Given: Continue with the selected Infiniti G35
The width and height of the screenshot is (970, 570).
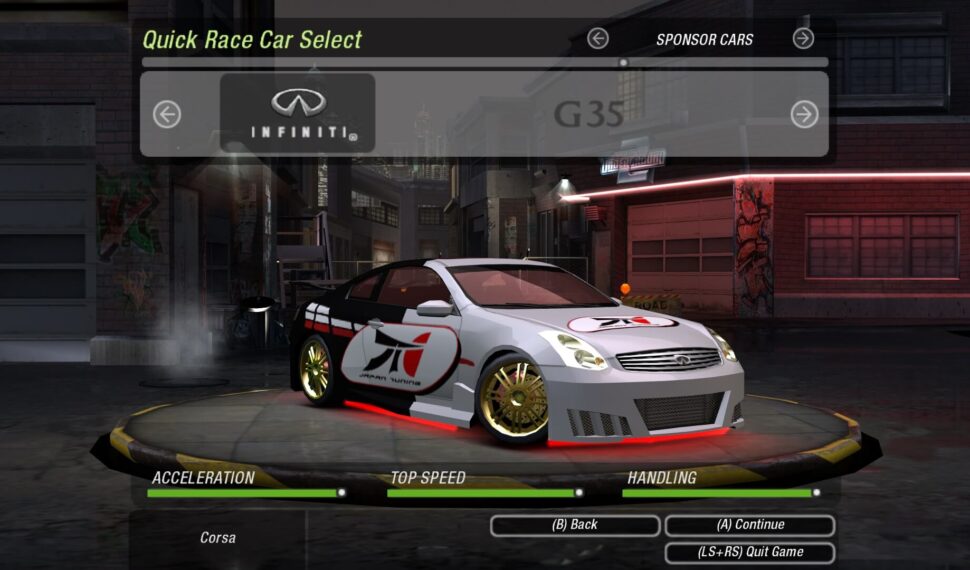Looking at the screenshot, I should (750, 525).
